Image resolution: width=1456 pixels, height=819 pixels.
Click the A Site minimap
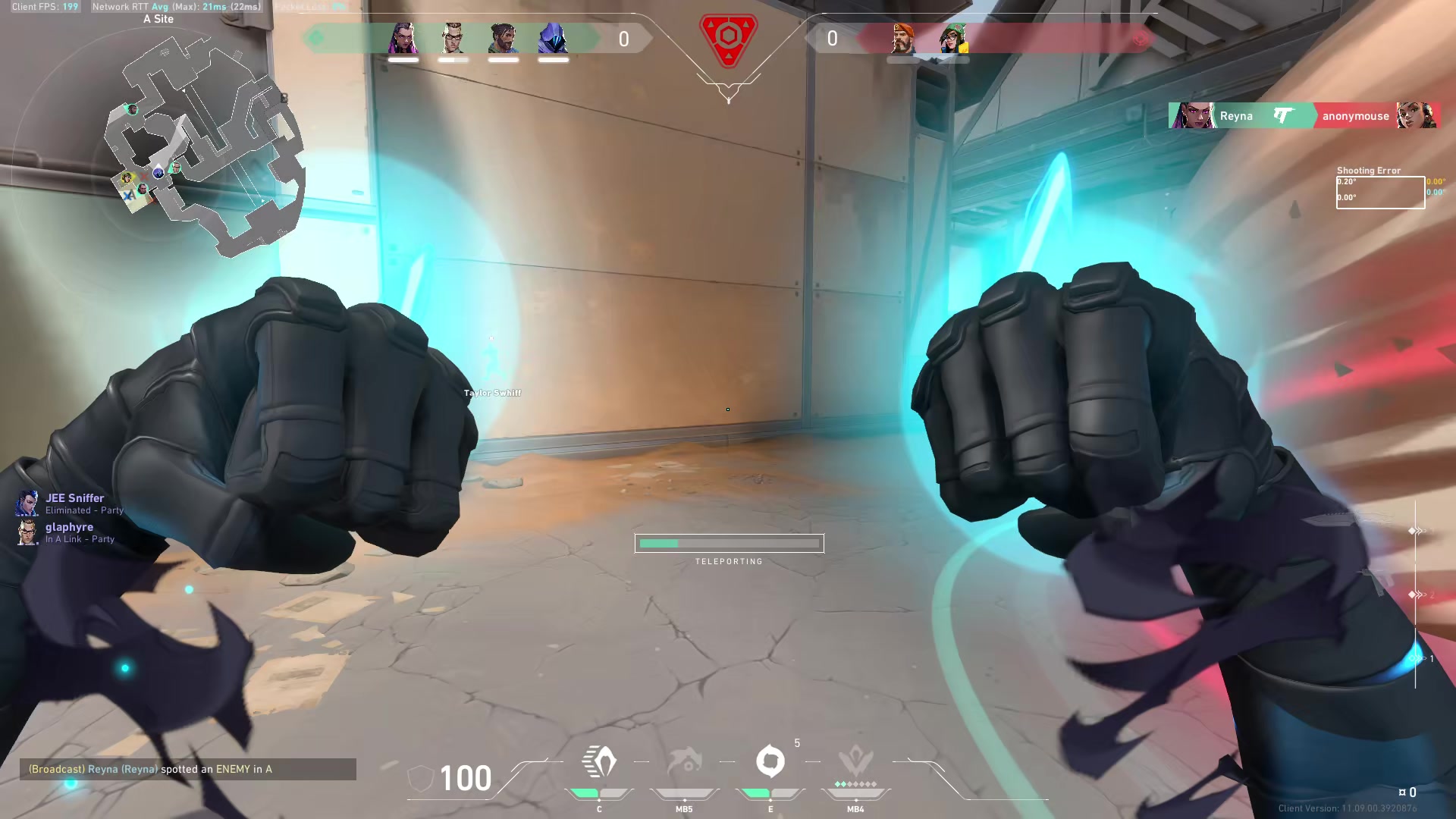coord(206,144)
